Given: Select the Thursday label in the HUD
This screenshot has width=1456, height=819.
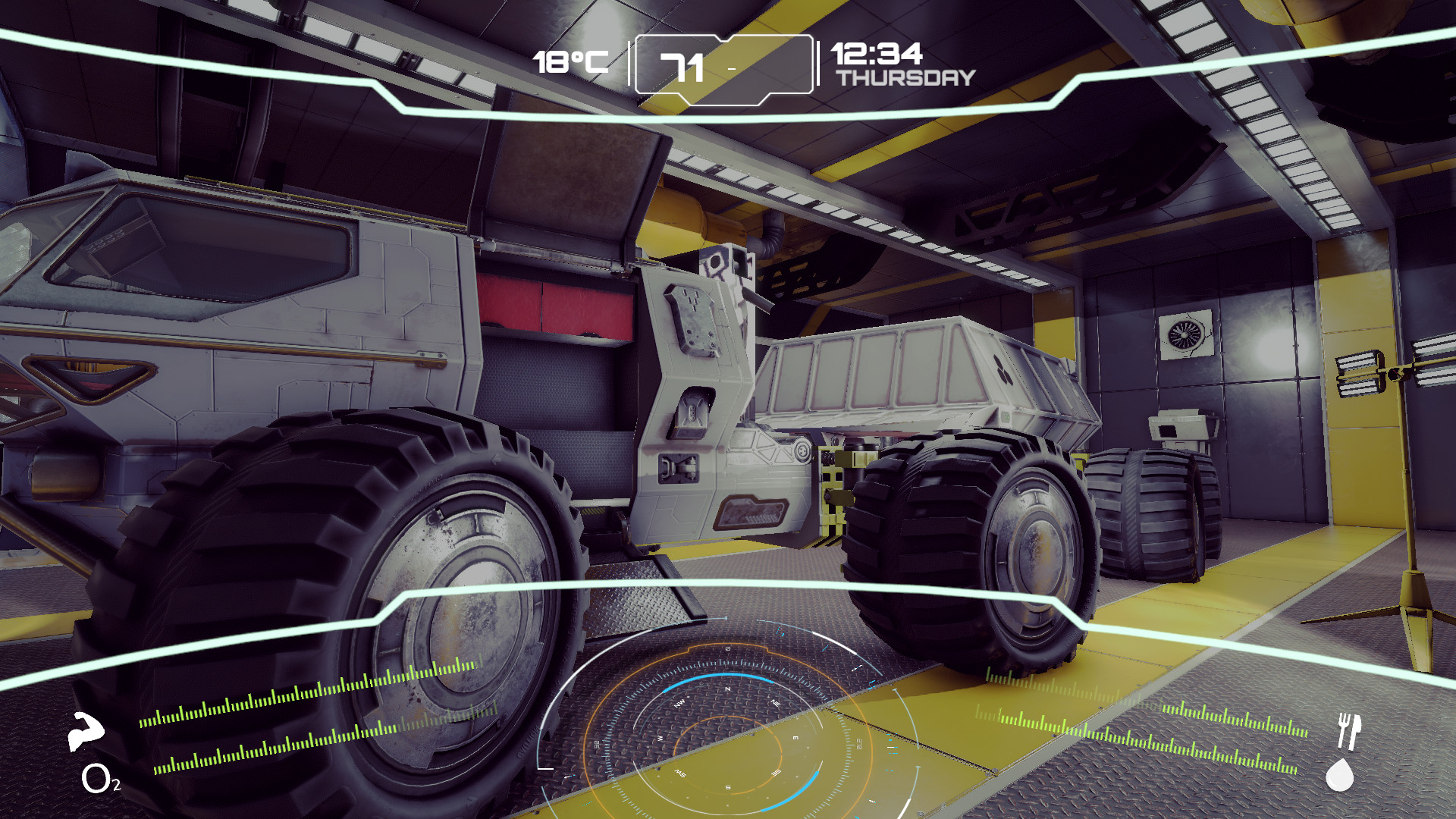Looking at the screenshot, I should (907, 77).
